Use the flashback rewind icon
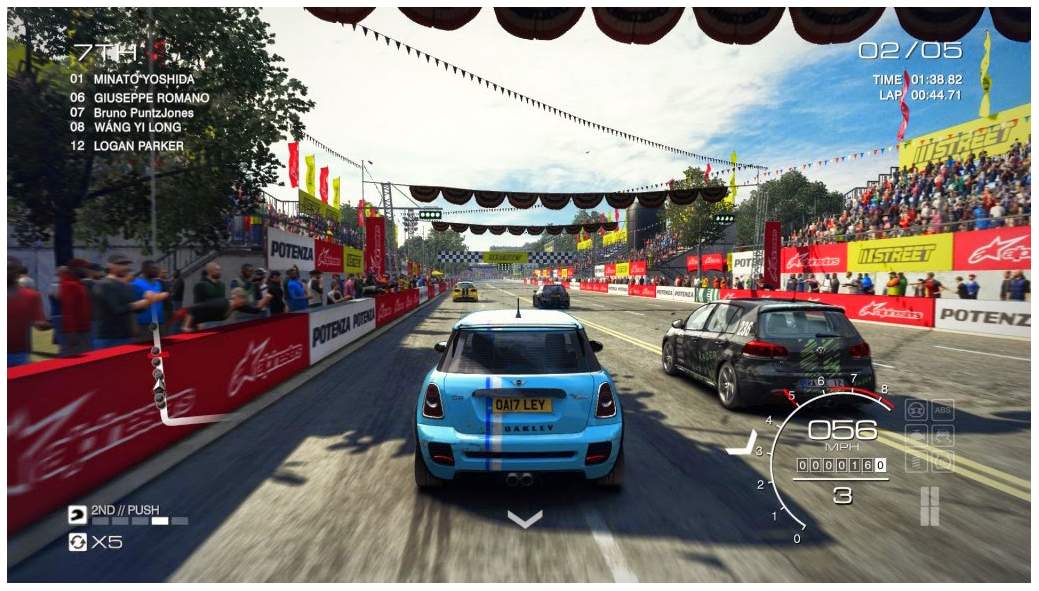Viewport: 1039px width, 591px height. (x=77, y=542)
